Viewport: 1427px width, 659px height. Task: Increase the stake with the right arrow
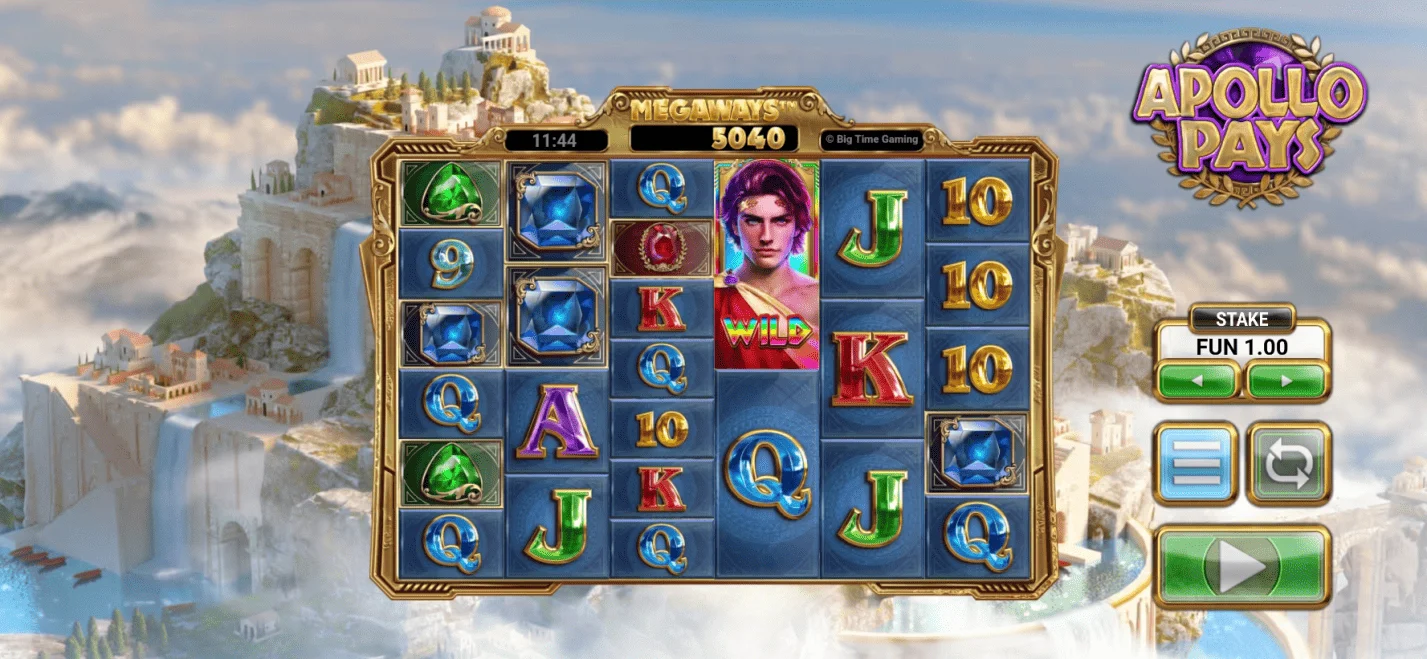click(1287, 381)
